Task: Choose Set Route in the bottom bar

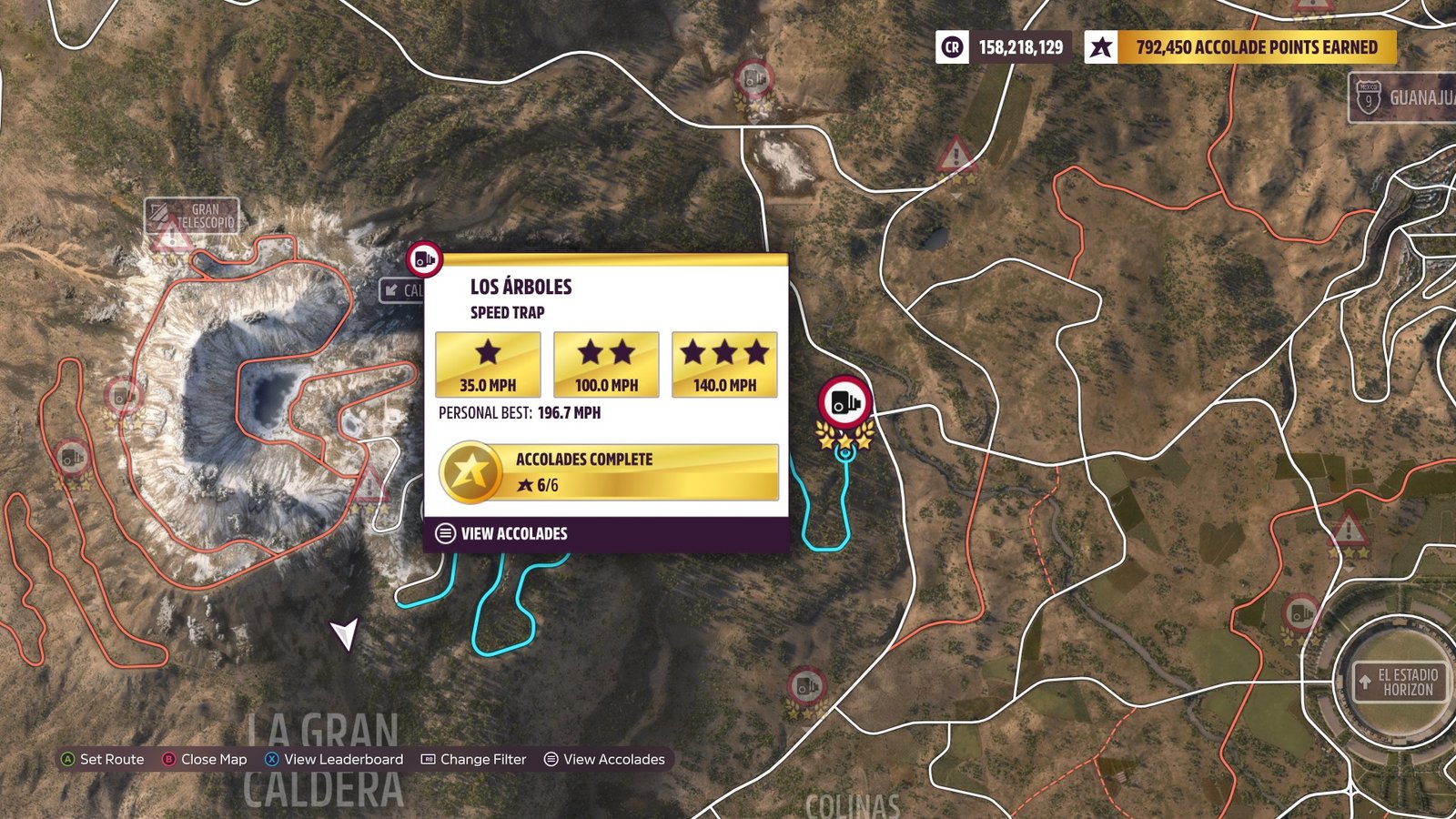Action: tap(102, 759)
